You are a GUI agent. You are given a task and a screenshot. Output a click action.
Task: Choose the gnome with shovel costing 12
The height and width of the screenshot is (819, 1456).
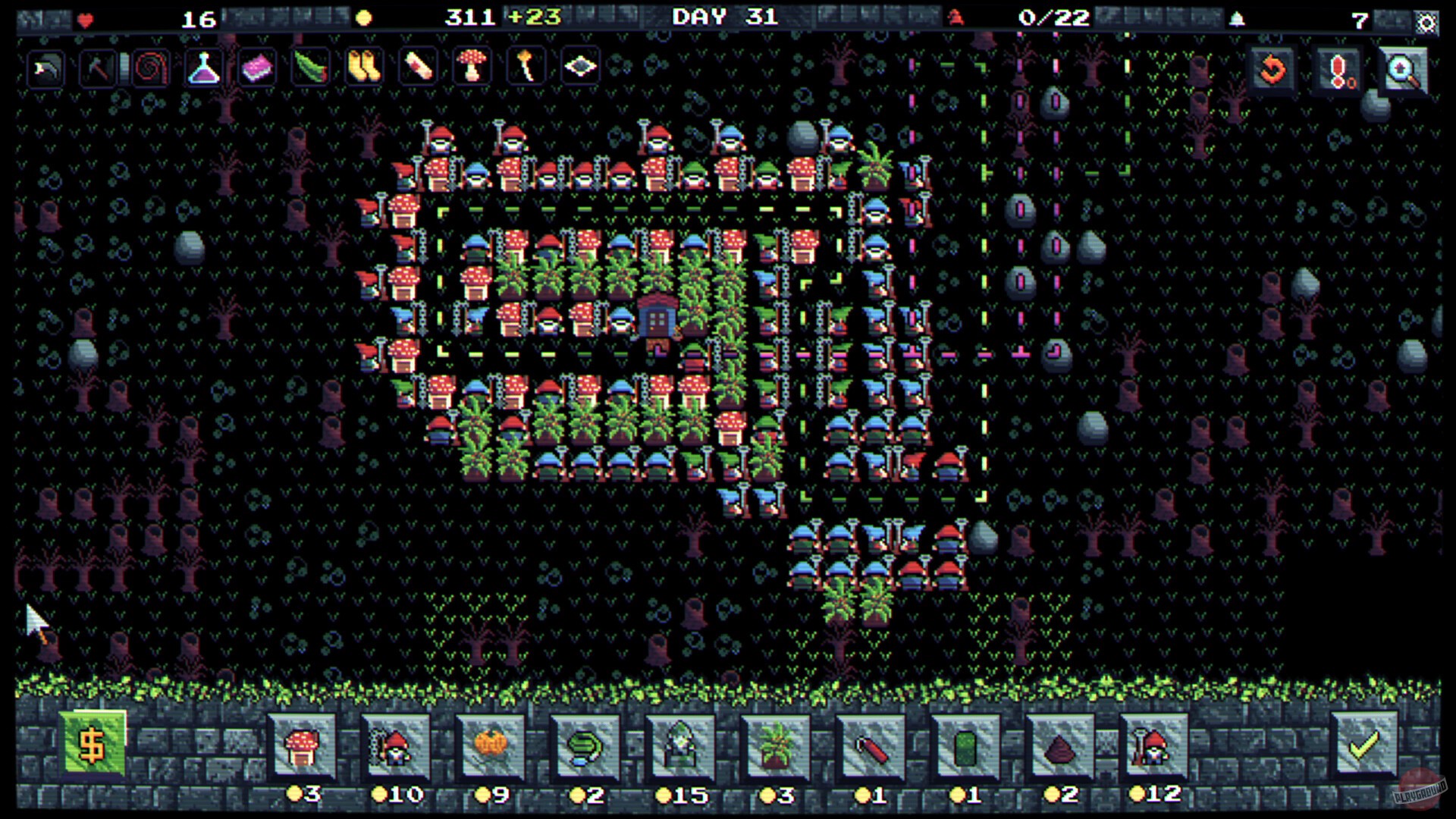[x=1153, y=747]
